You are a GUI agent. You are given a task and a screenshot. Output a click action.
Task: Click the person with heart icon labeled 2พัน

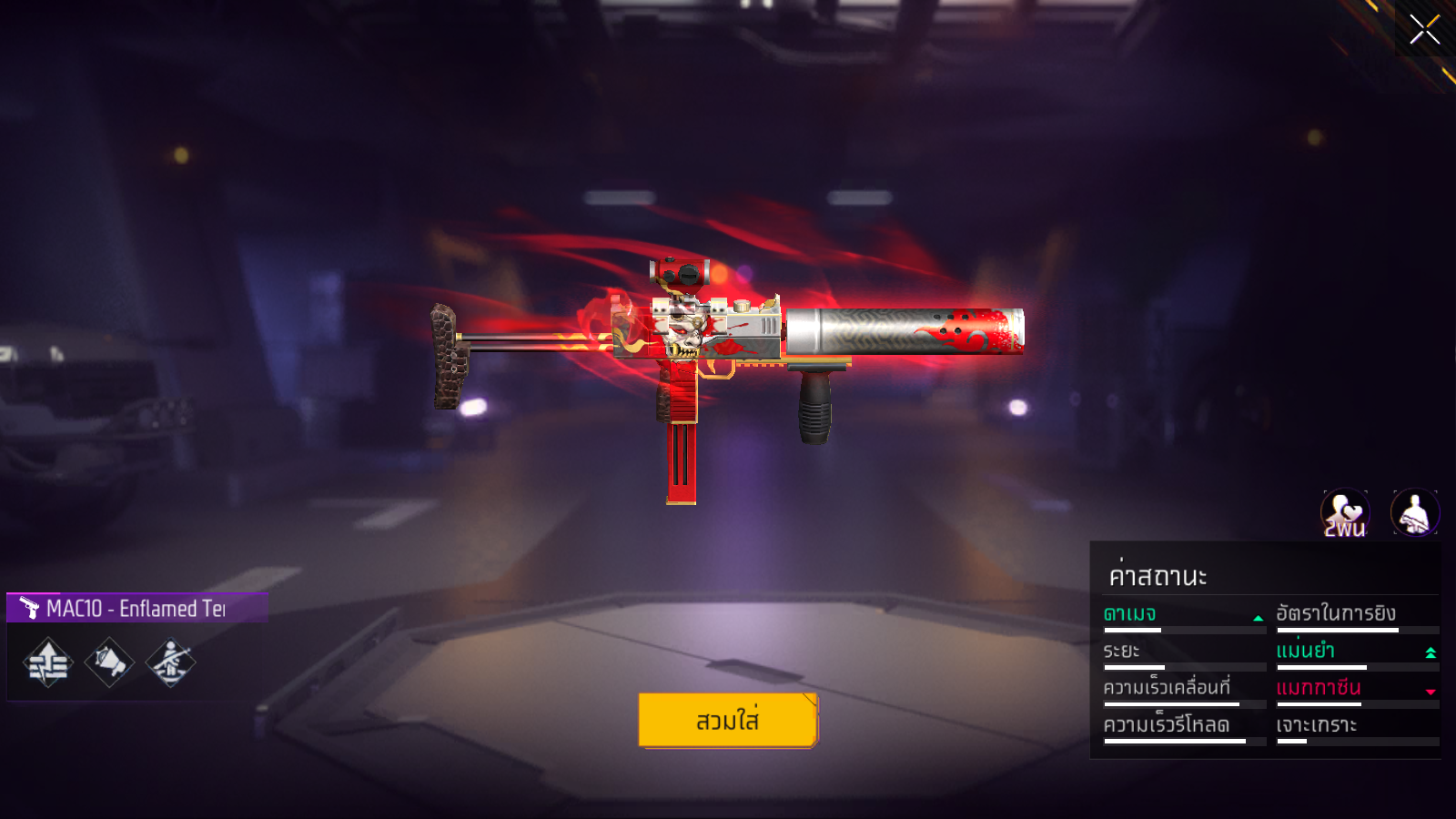point(1344,512)
